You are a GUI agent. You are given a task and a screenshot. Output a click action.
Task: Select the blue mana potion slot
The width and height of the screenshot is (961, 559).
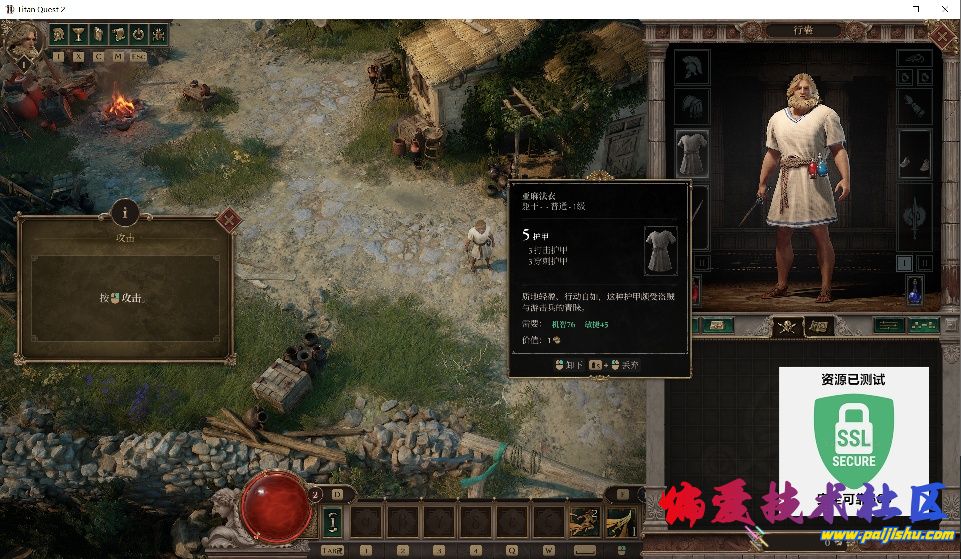pyautogui.click(x=914, y=290)
